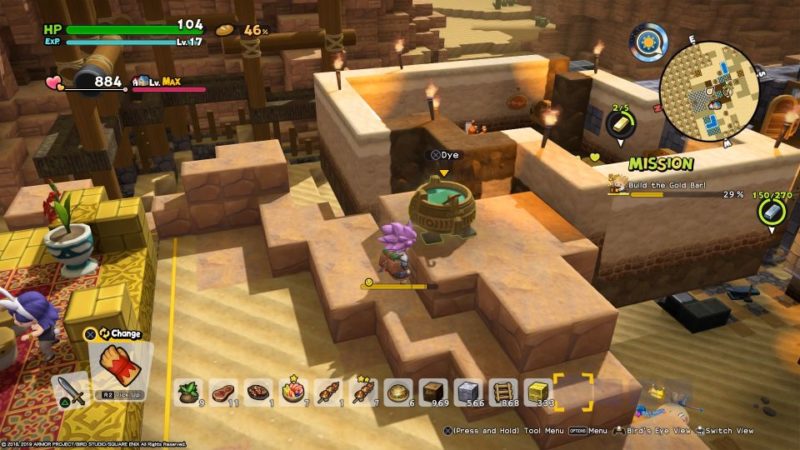Select the sword weapon icon
This screenshot has width=800, height=450.
click(x=71, y=391)
